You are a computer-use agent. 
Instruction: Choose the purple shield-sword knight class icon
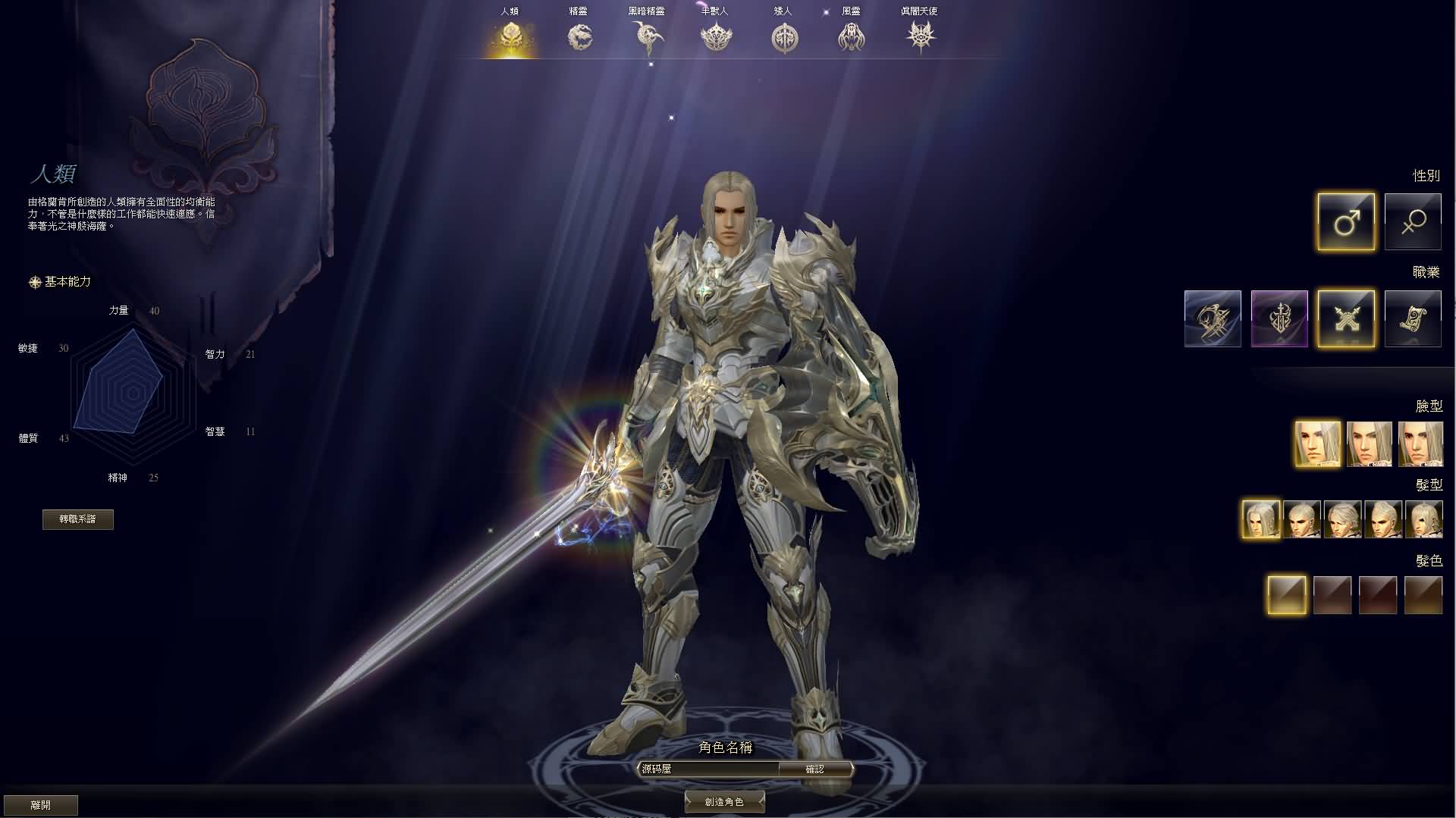(1279, 318)
